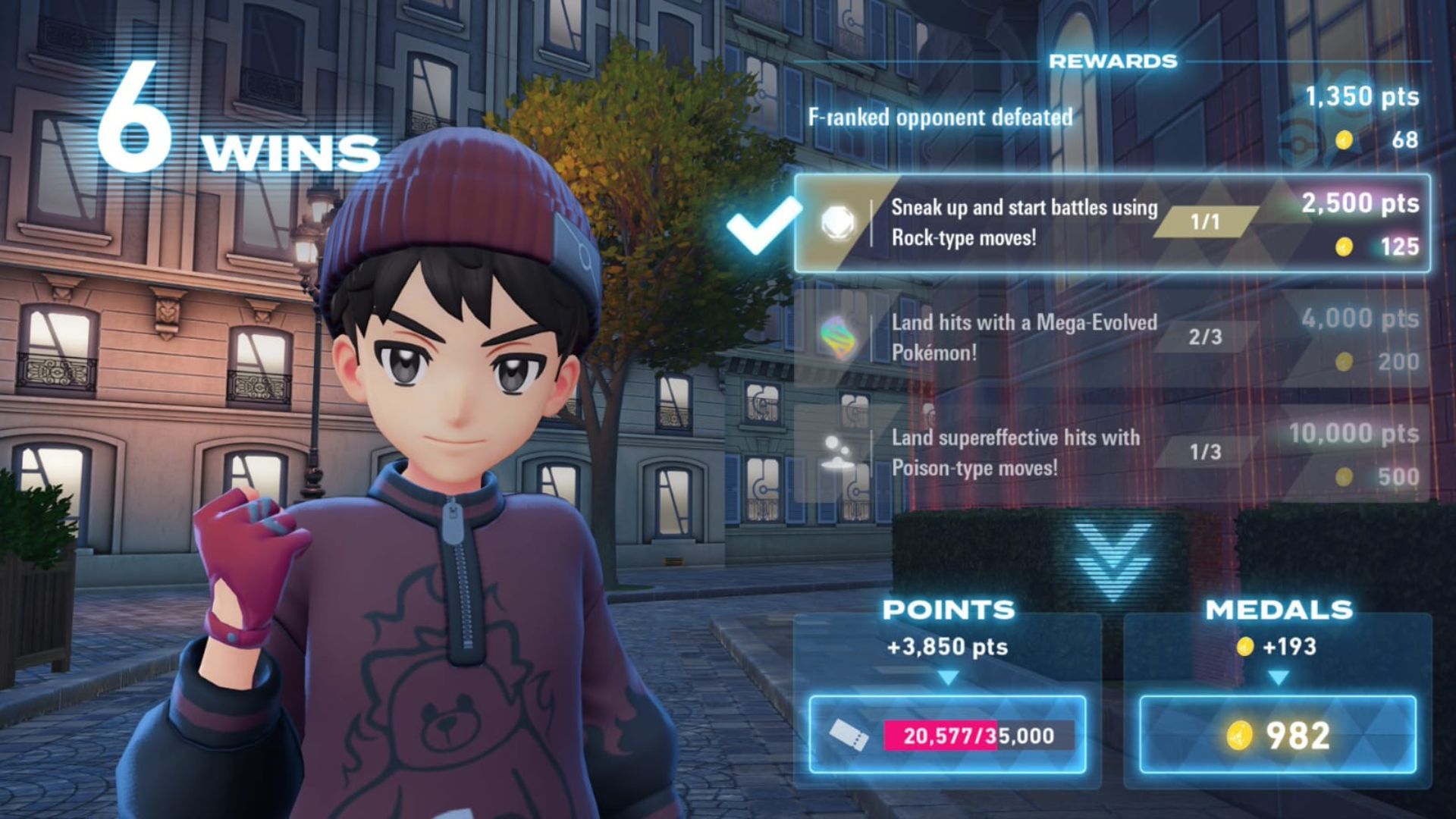Screen dimensions: 1456x819
Task: Choose the Poison-type supereffective hits challenge
Action: click(1112, 453)
